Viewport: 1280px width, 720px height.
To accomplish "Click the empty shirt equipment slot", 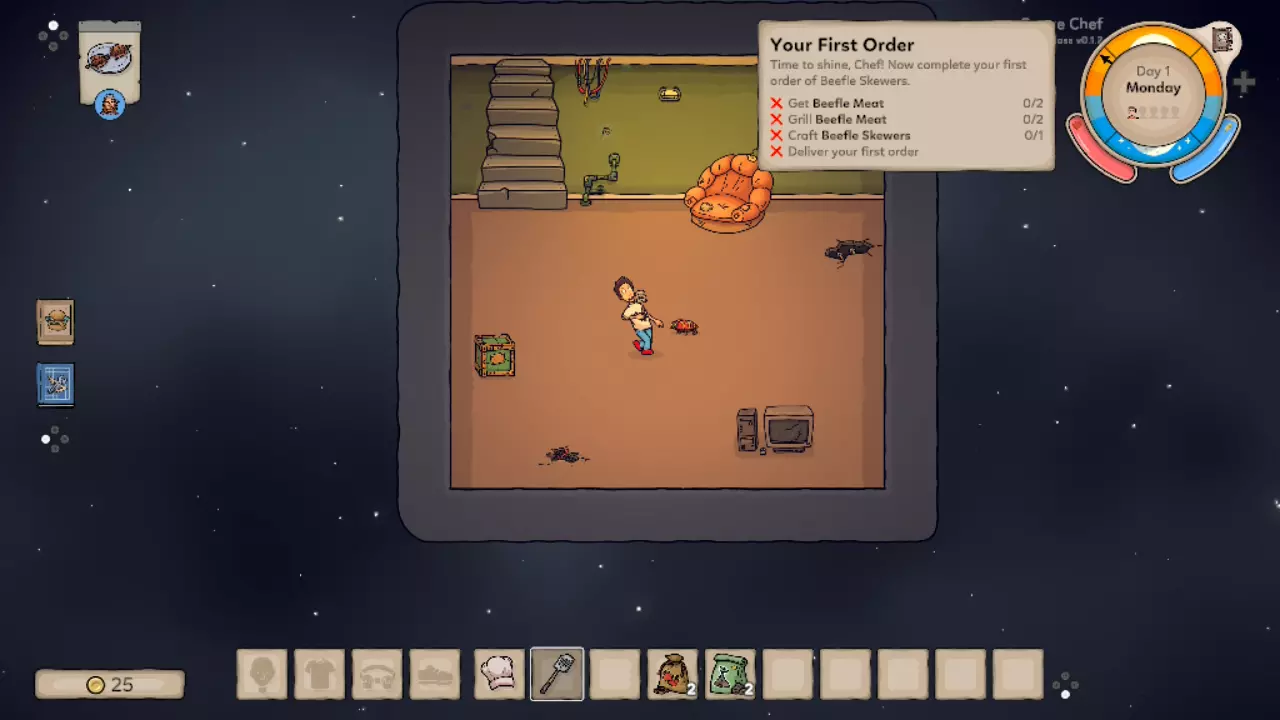I will pos(320,674).
